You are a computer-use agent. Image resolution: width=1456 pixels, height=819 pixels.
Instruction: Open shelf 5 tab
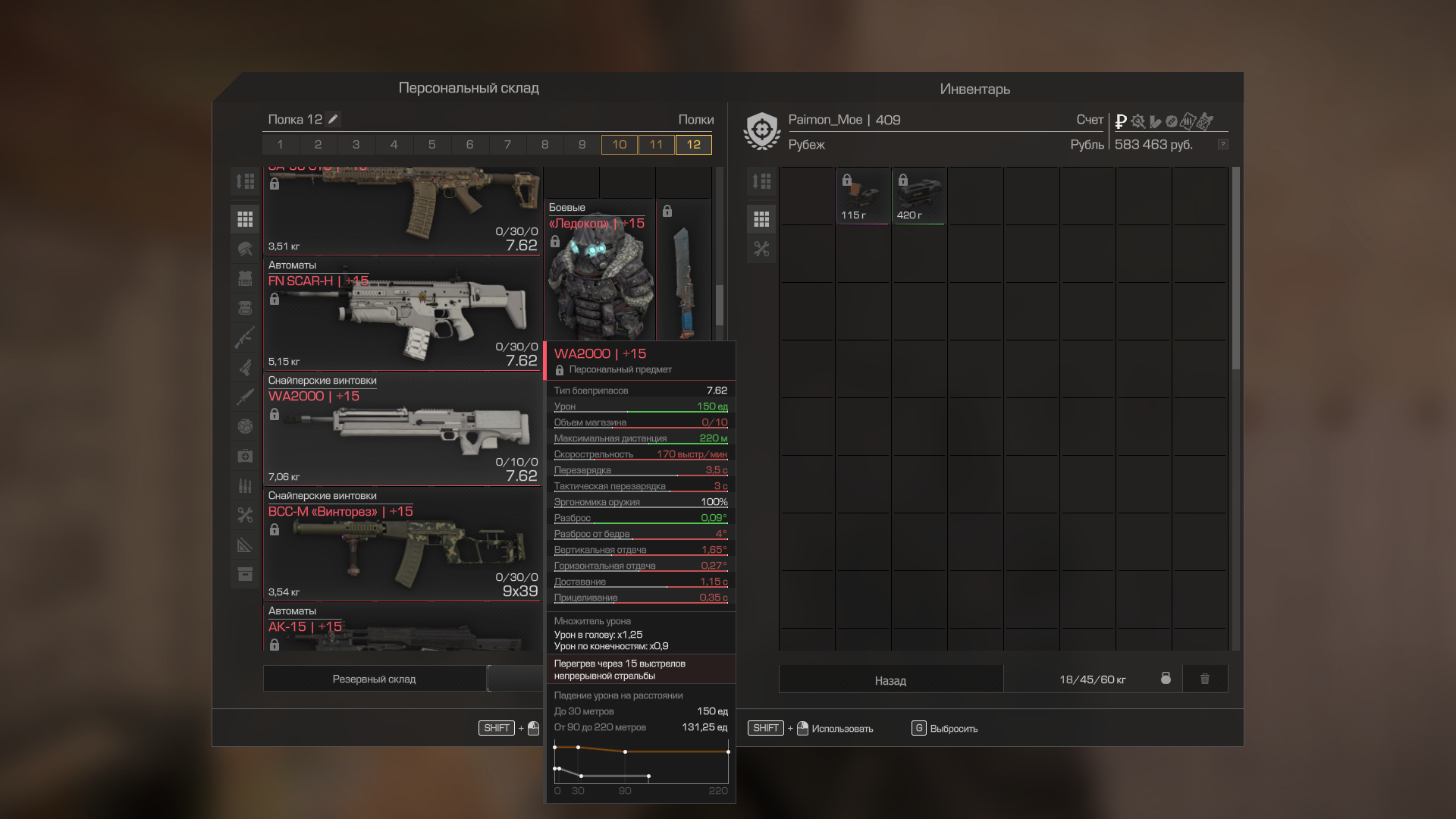pos(431,144)
